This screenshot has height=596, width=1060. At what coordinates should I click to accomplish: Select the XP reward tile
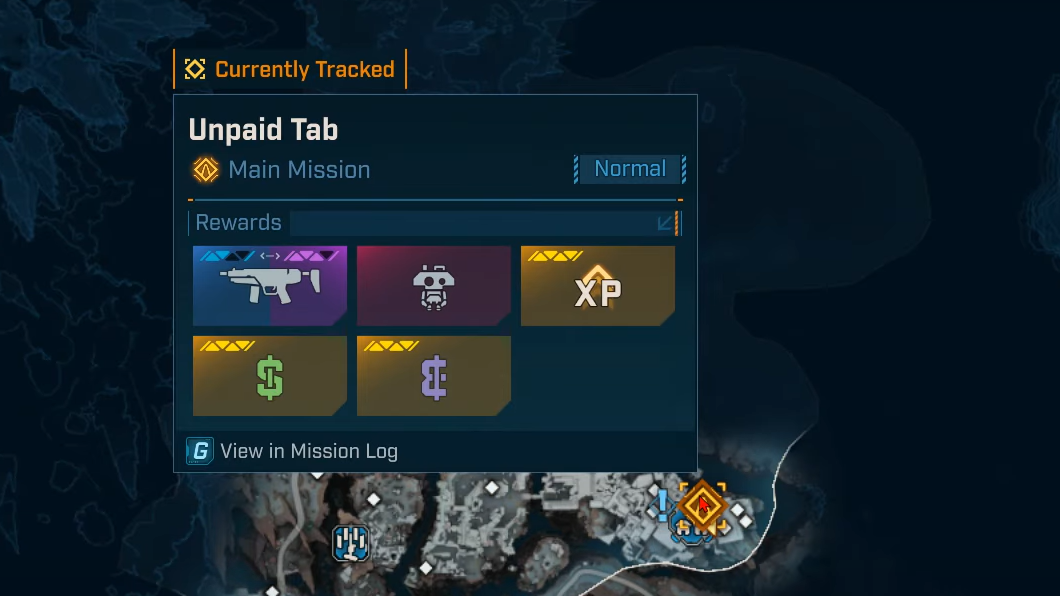tap(598, 286)
